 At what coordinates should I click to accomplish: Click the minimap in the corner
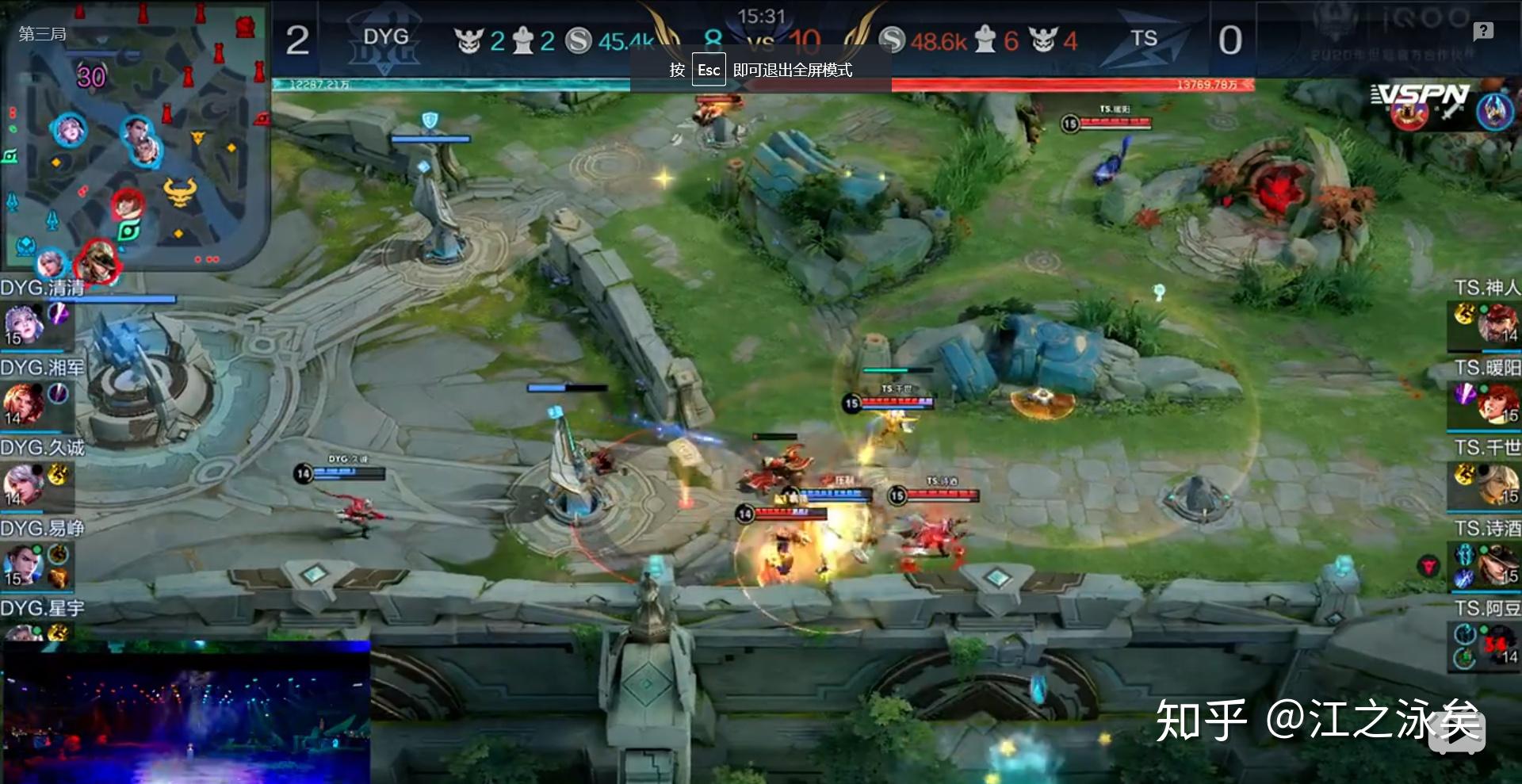135,135
